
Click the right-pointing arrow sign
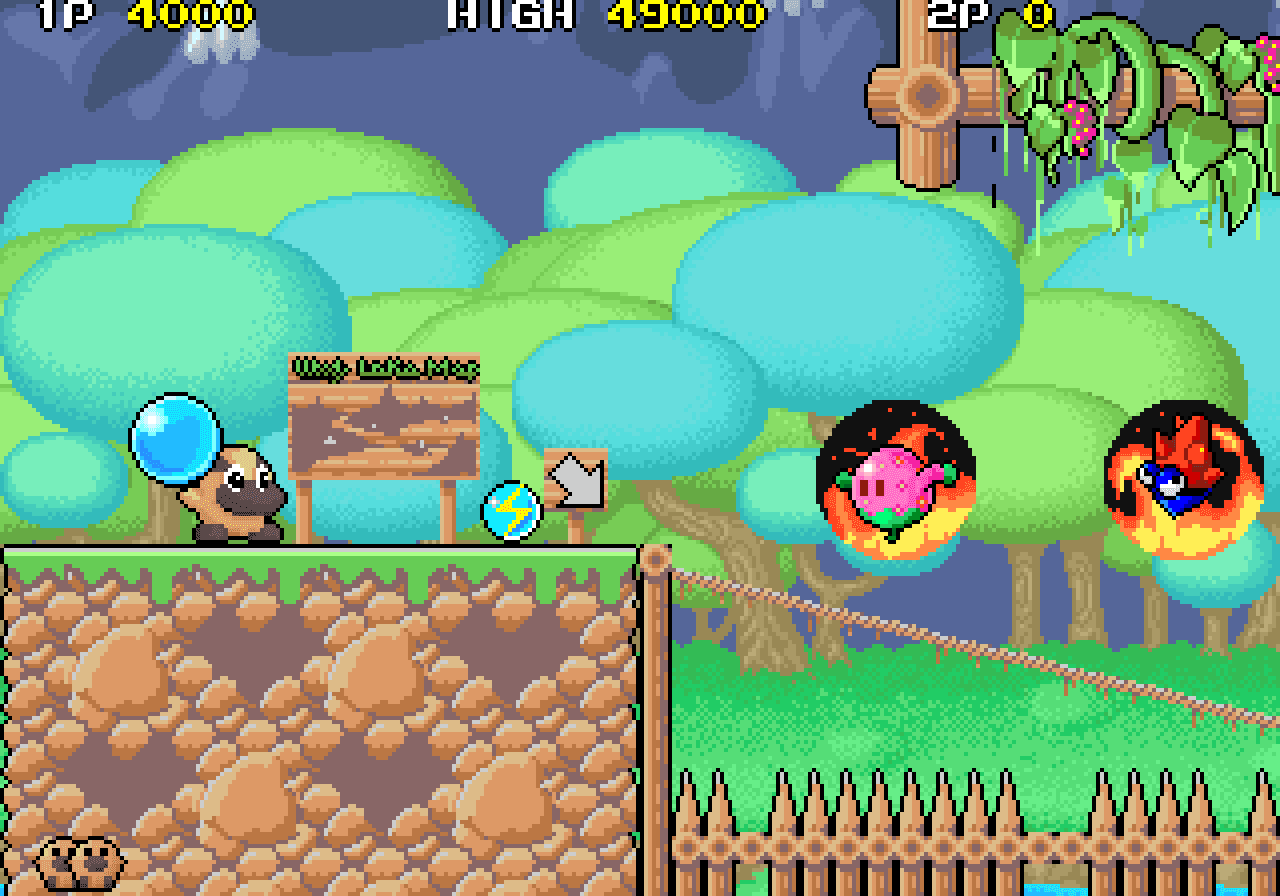click(575, 480)
